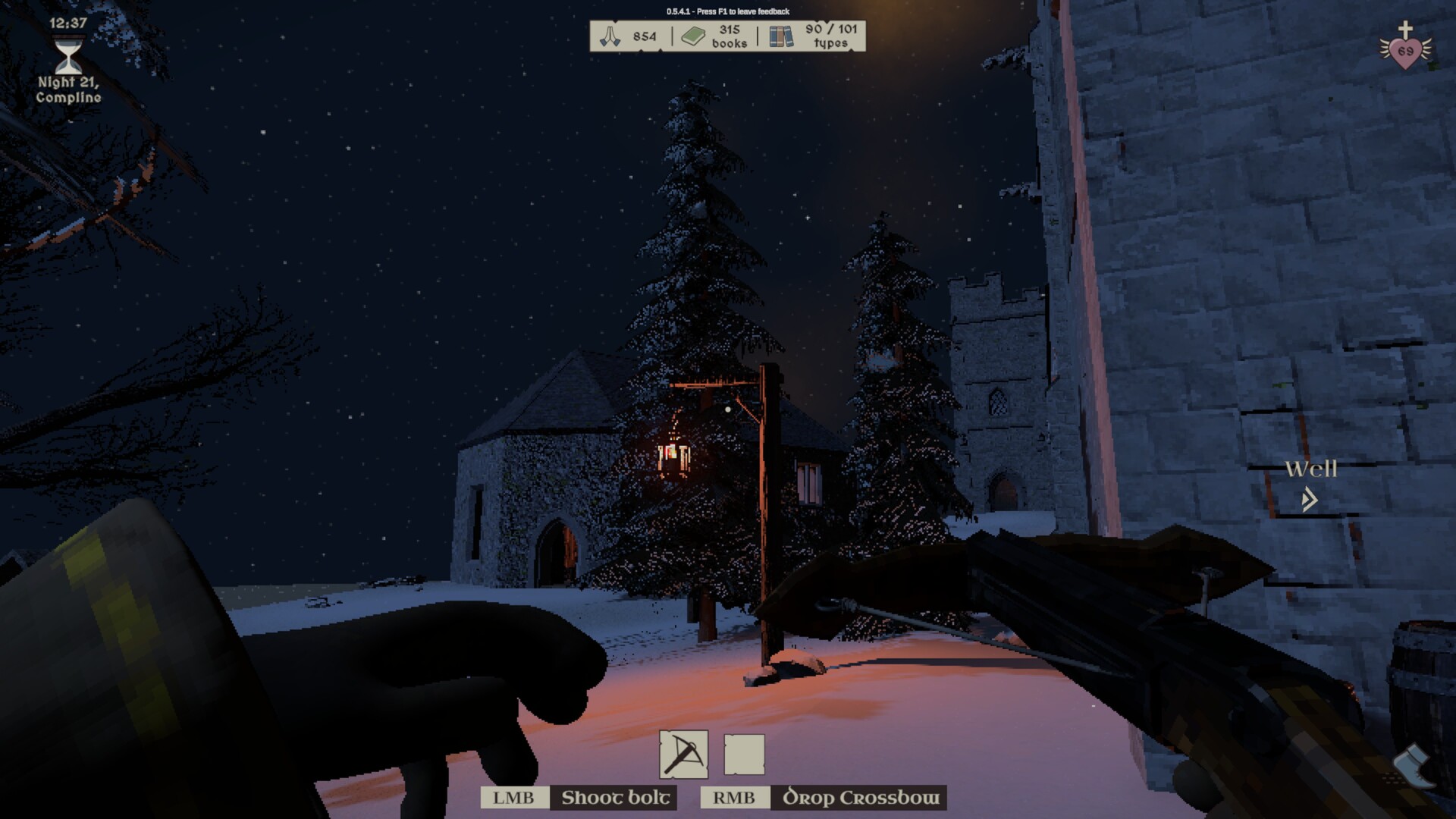Click the LMB key badge
Screen dimensions: 1456x819
pyautogui.click(x=515, y=798)
